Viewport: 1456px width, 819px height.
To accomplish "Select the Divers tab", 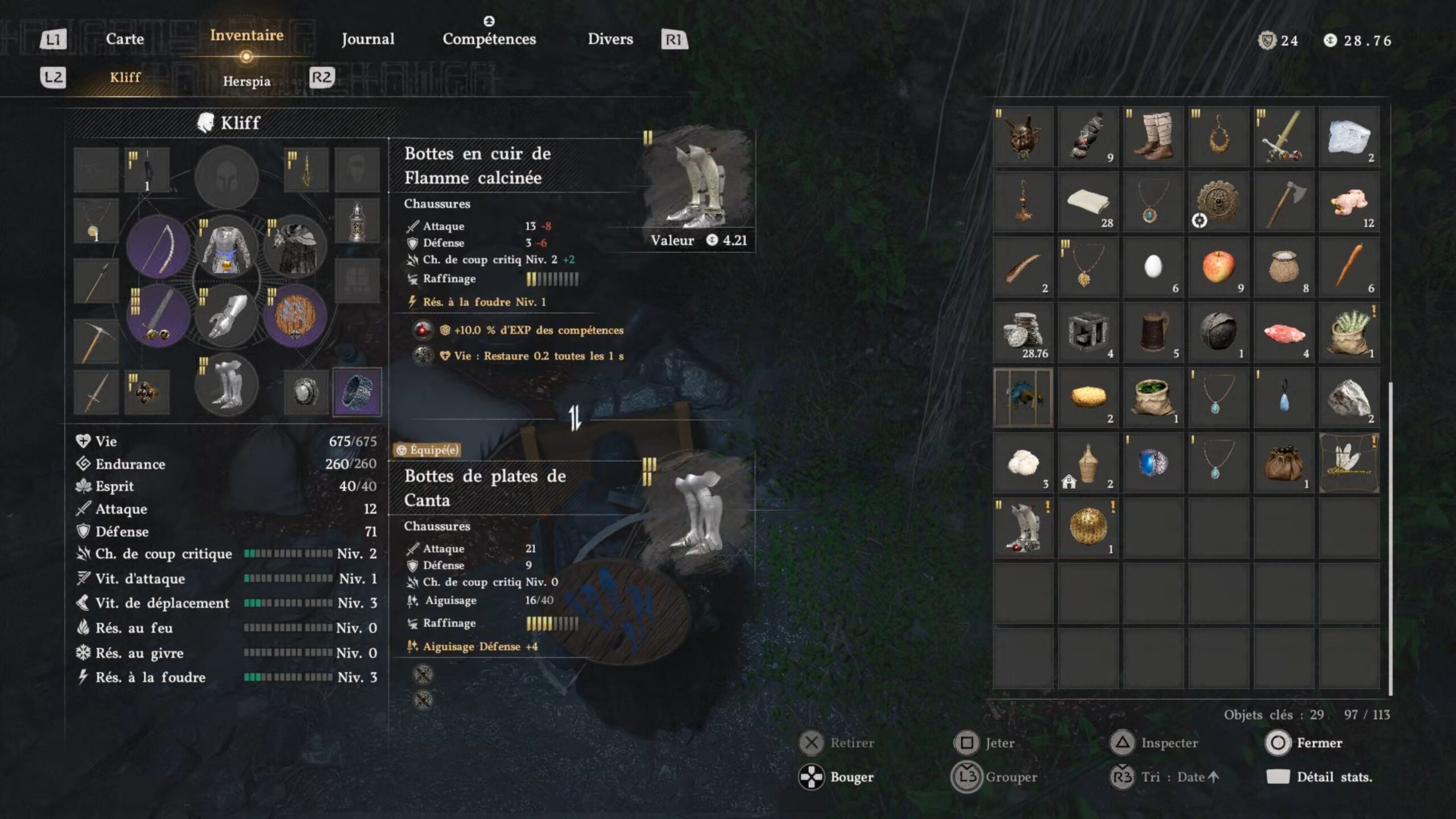I will [610, 39].
